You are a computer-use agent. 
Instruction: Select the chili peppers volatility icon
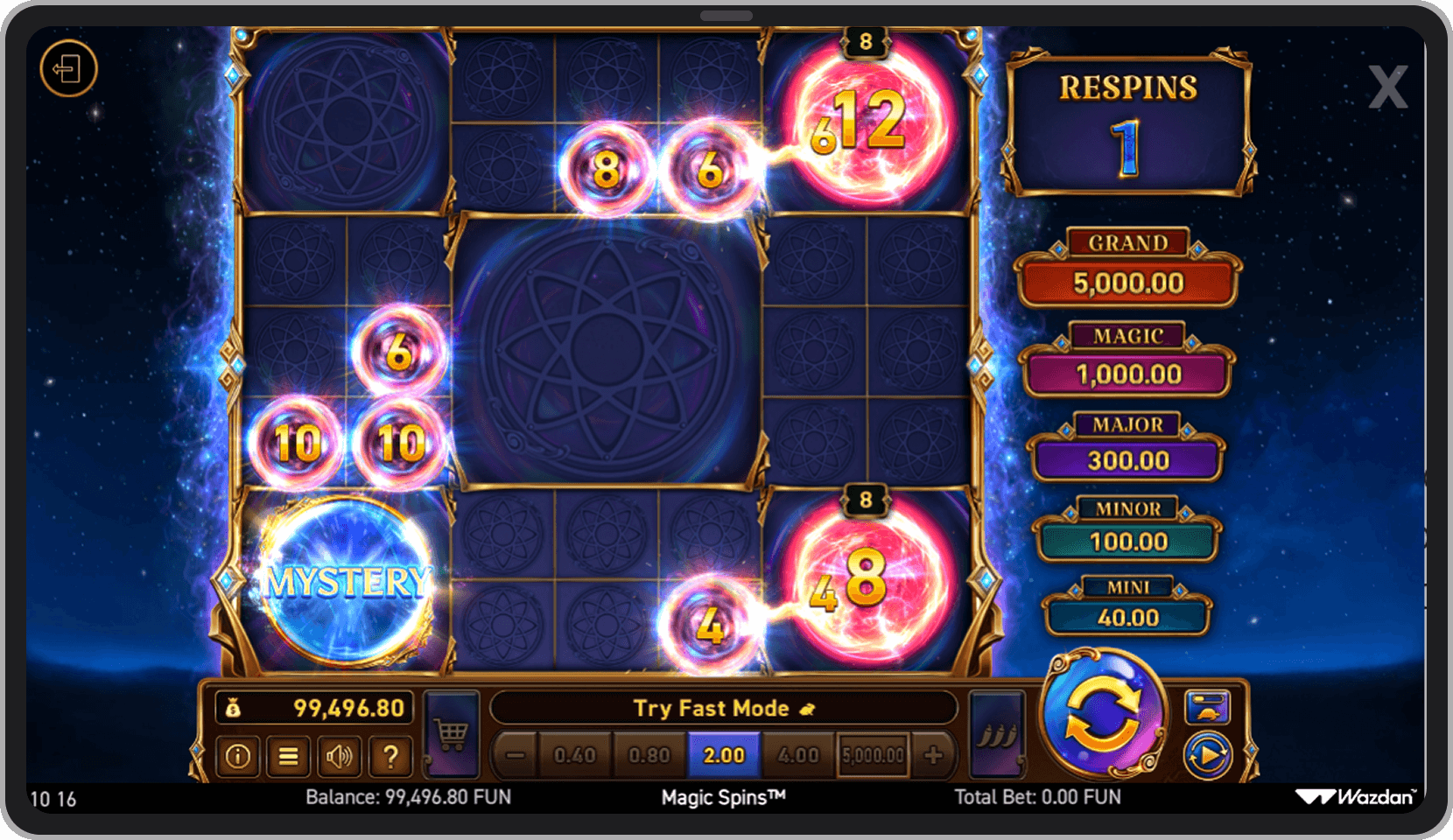pyautogui.click(x=998, y=735)
